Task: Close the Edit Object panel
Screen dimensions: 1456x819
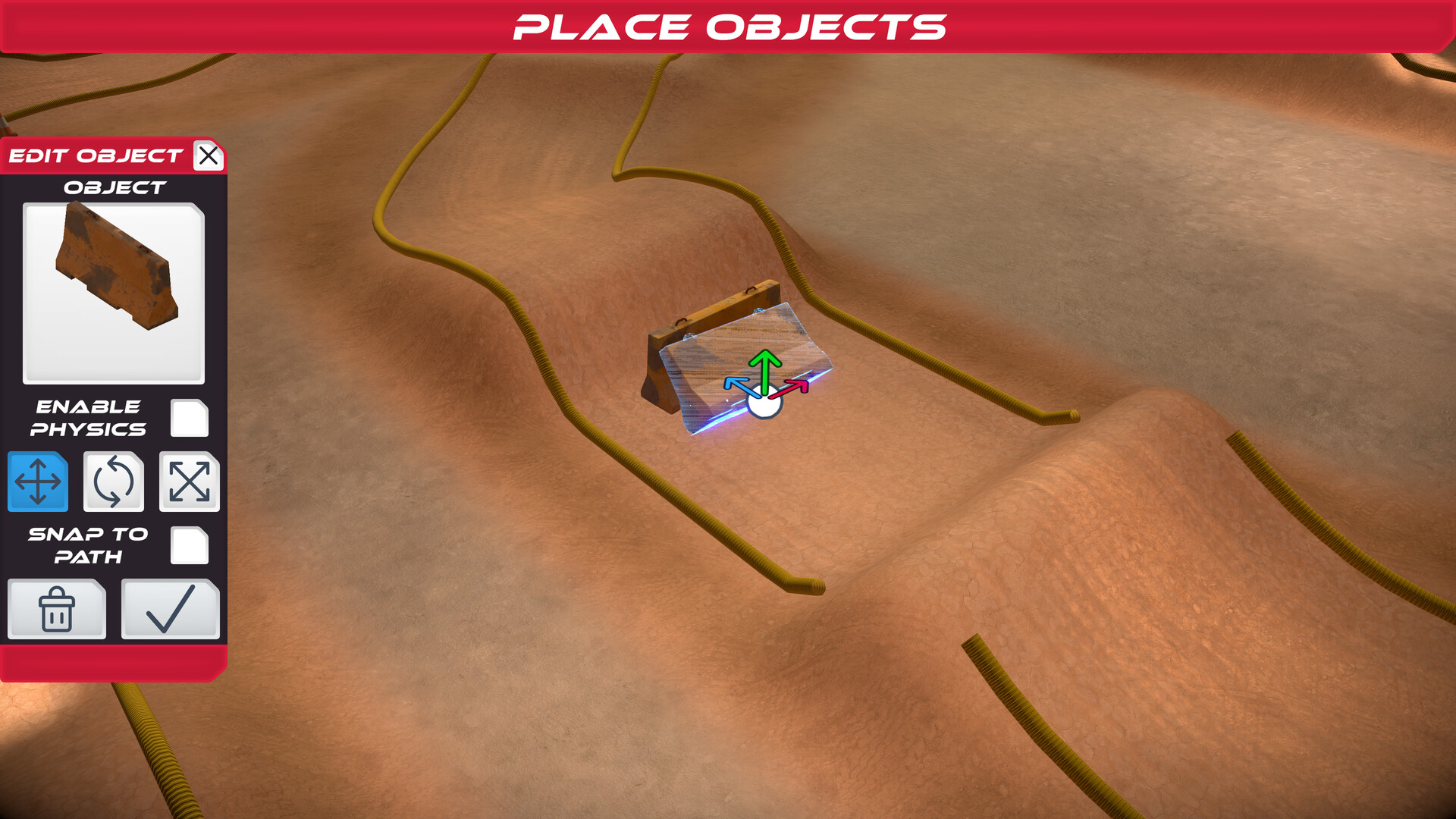Action: (209, 156)
